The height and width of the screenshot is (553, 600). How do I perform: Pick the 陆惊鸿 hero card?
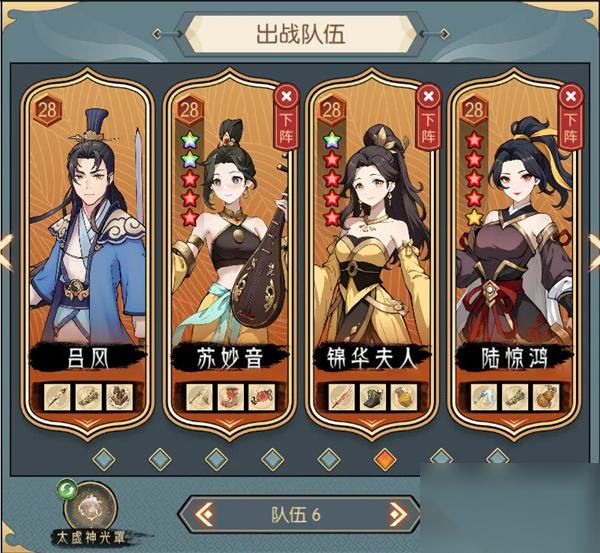point(514,250)
